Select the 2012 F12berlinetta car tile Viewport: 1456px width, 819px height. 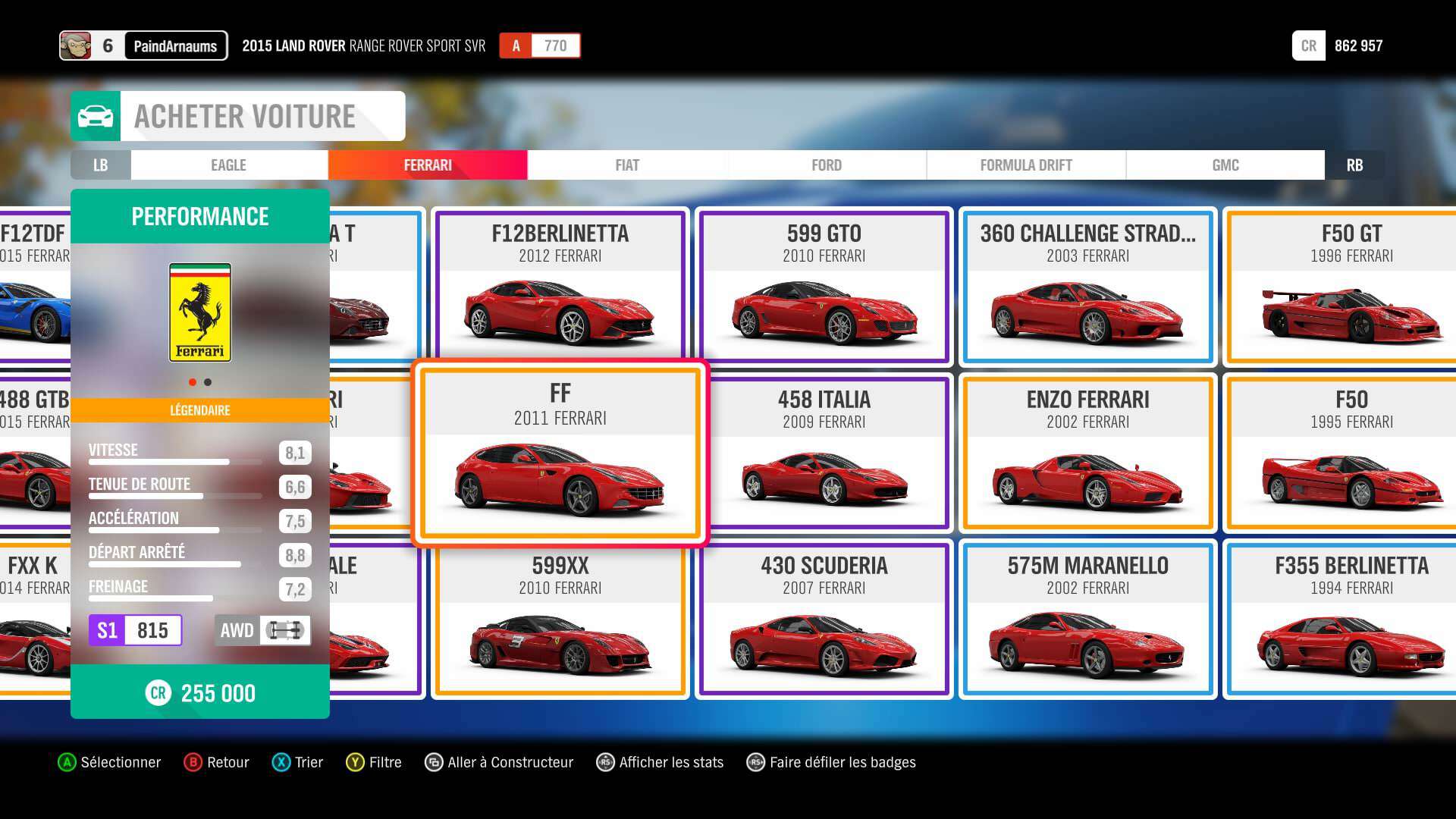(x=560, y=287)
